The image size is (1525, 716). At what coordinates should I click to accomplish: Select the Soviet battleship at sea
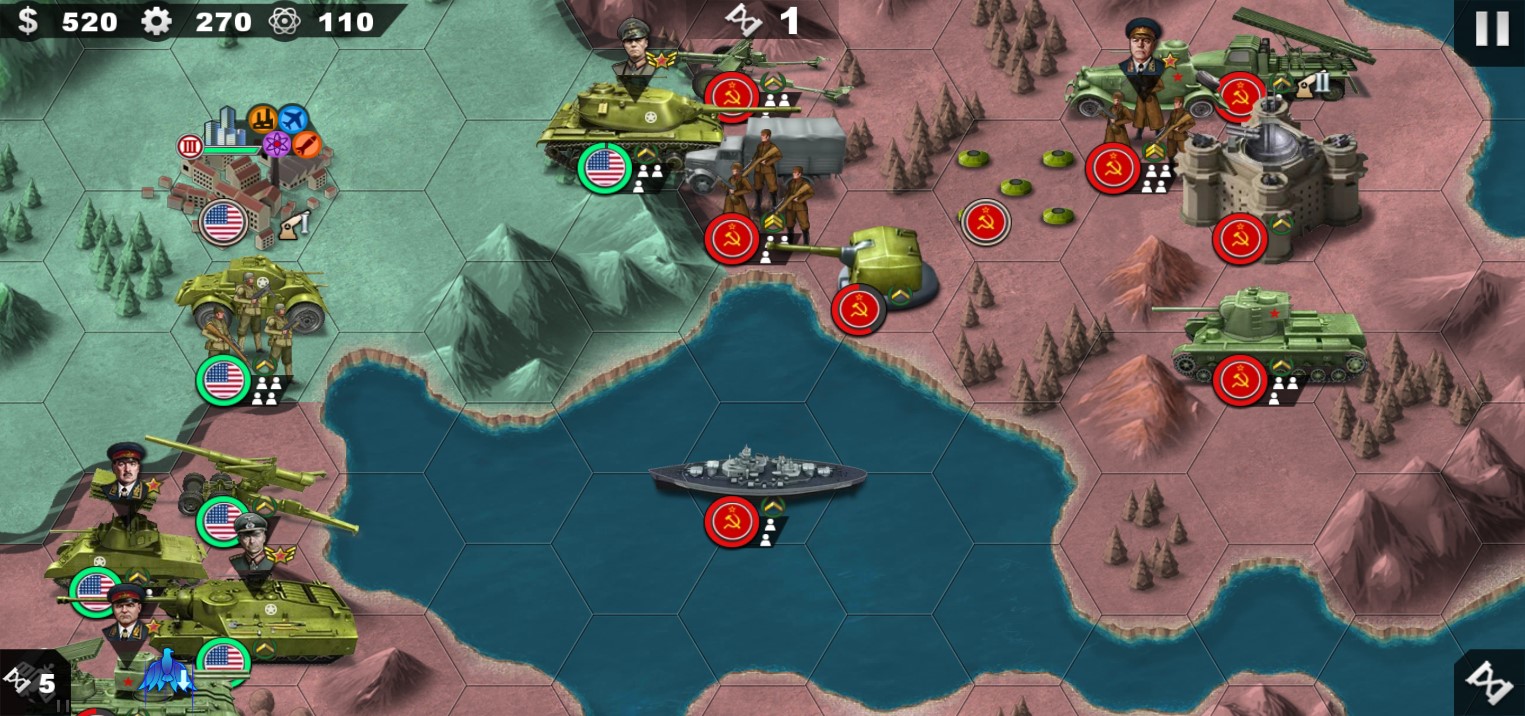(x=757, y=474)
